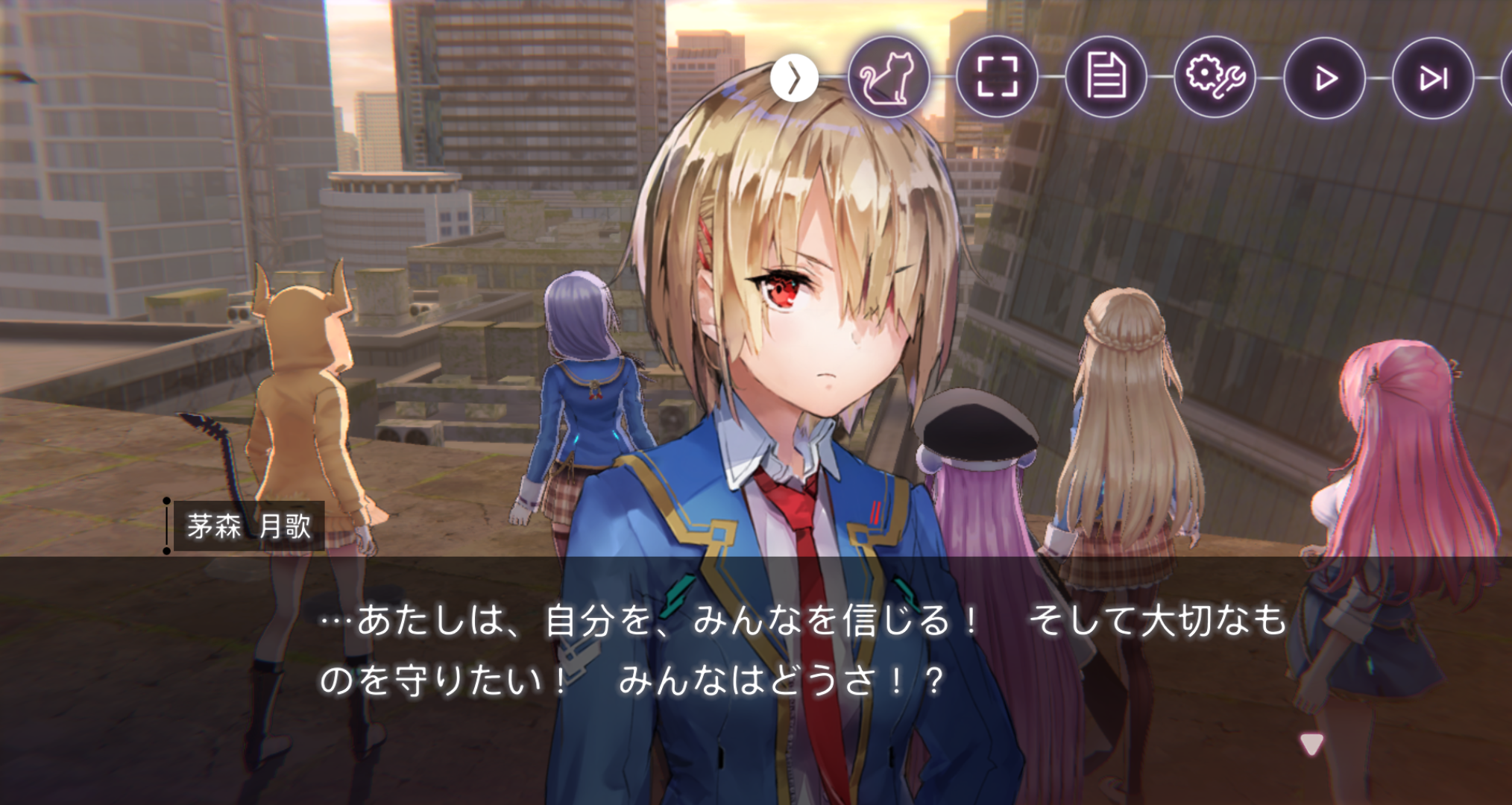Screen dimensions: 1512x805
Task: Skip the scene with the skip-forward button
Action: pos(1432,78)
